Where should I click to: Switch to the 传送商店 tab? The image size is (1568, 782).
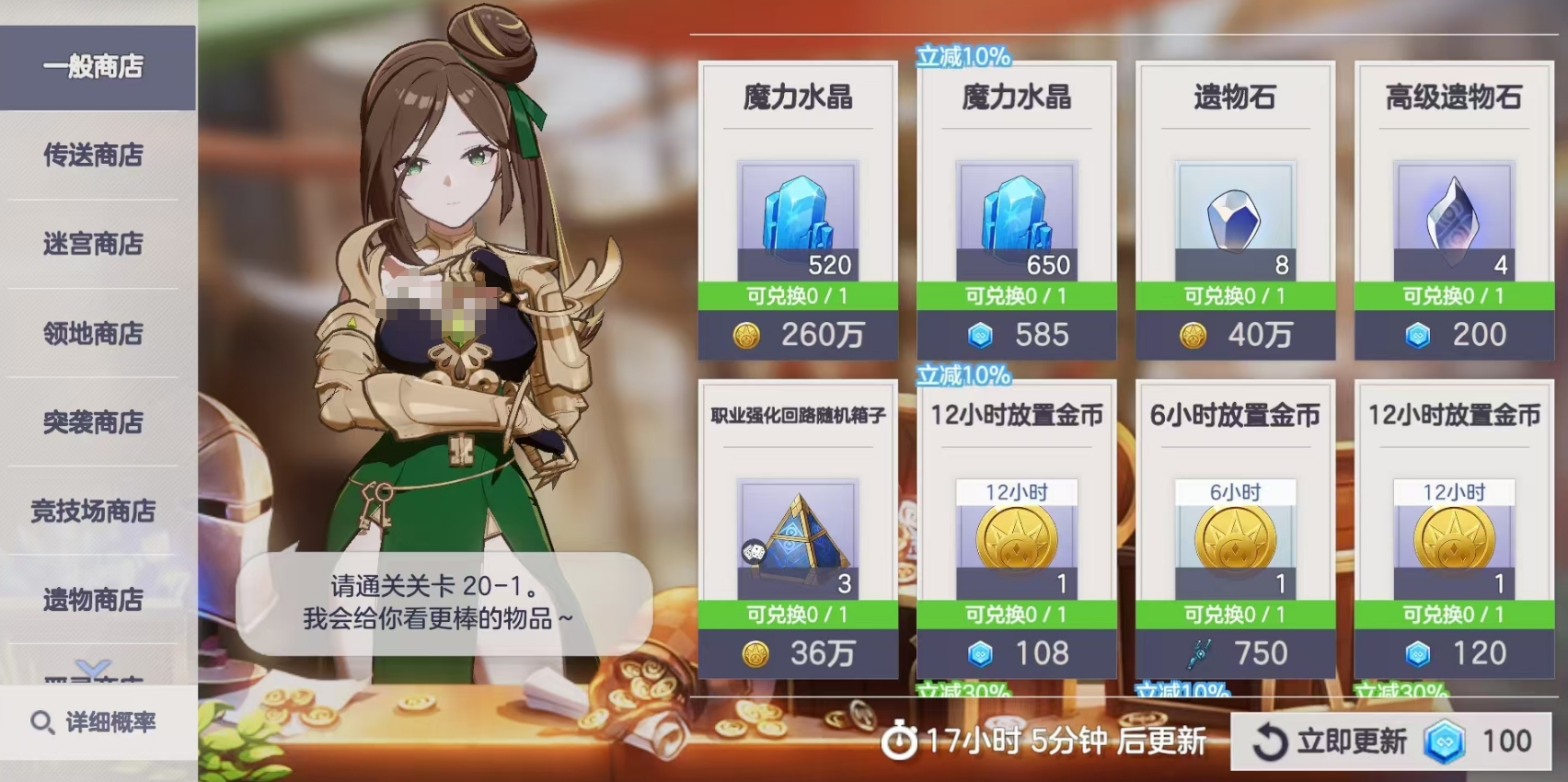click(91, 155)
